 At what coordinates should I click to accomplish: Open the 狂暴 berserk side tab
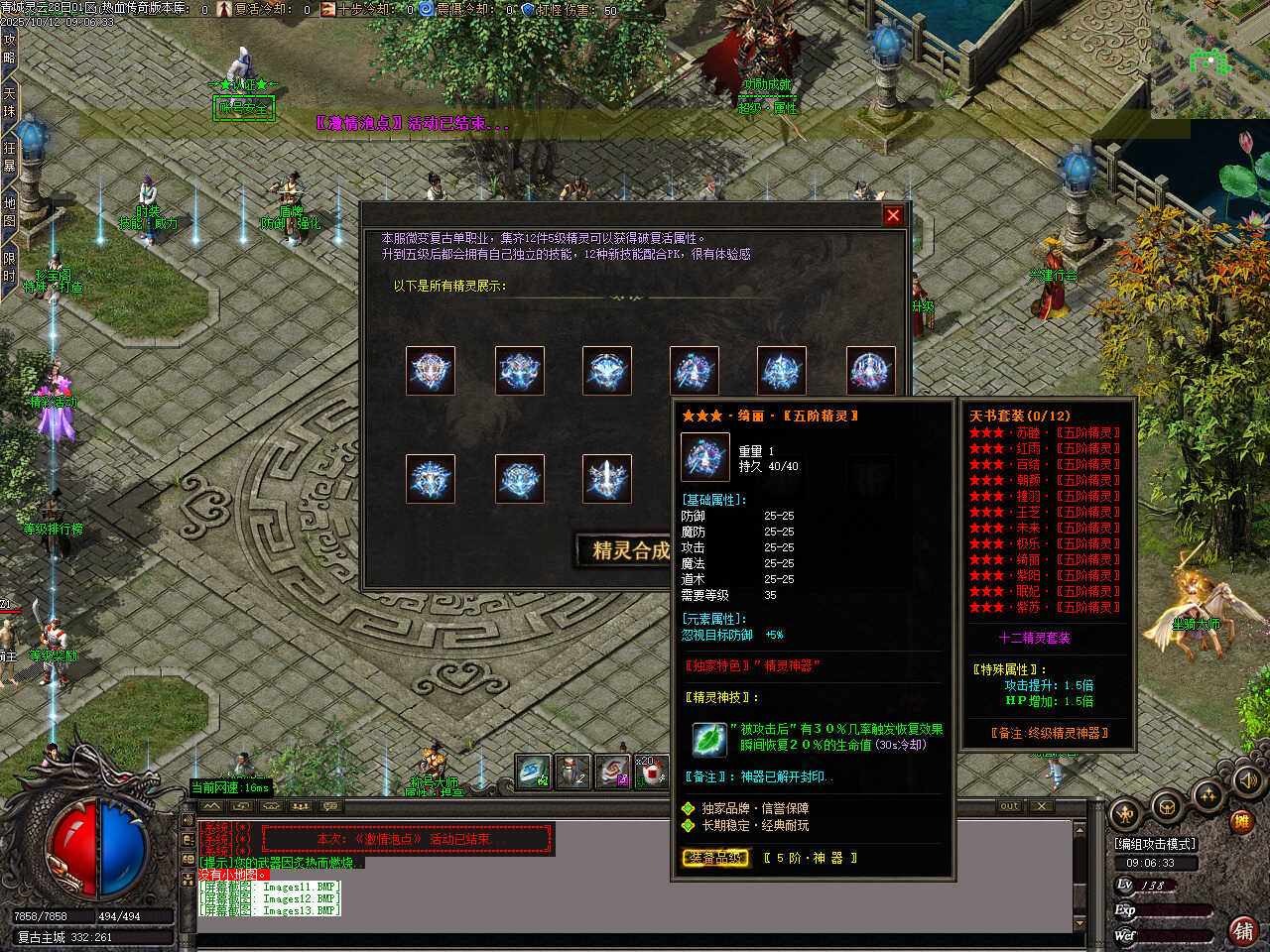pyautogui.click(x=9, y=157)
